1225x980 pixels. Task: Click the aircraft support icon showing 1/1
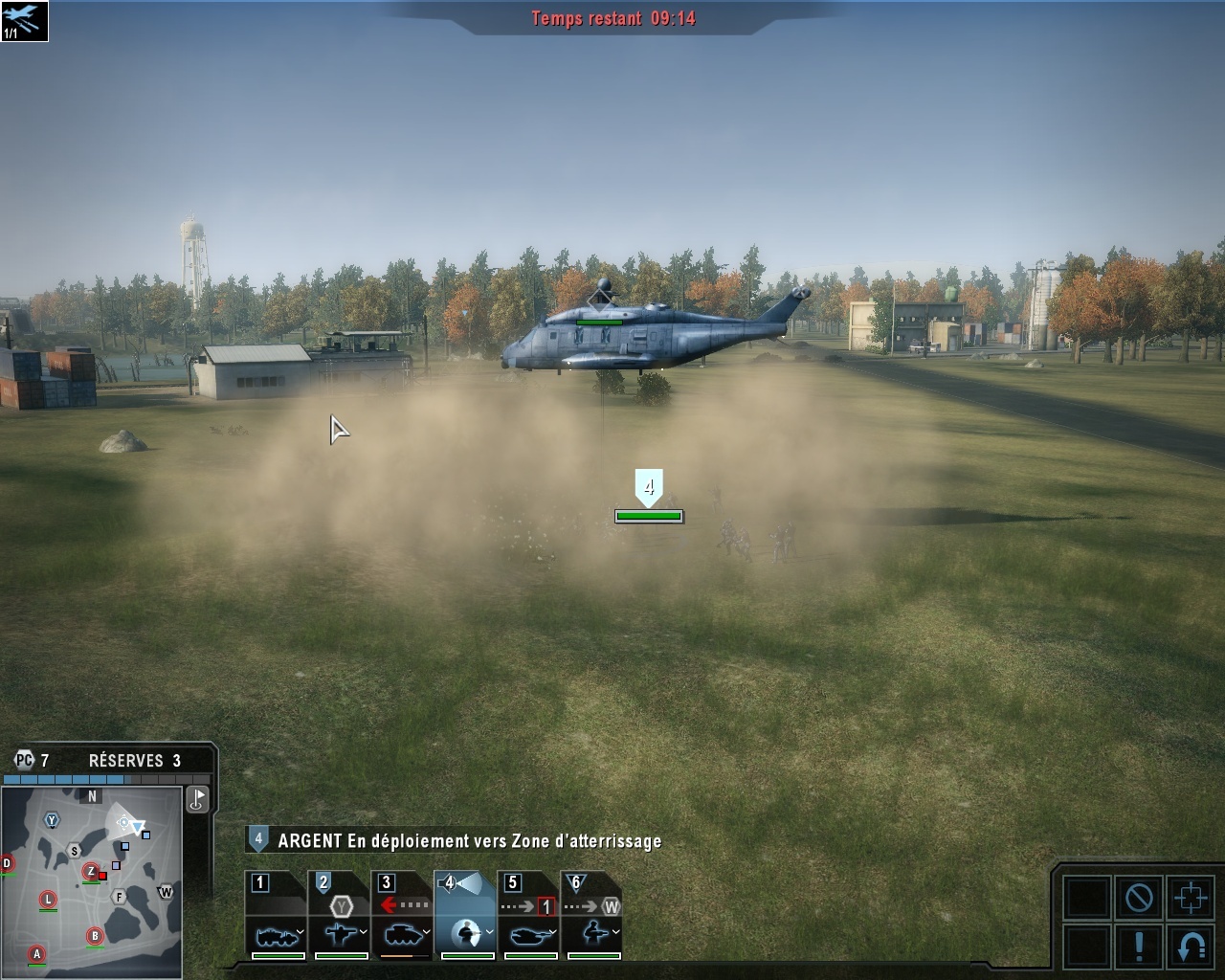24,21
